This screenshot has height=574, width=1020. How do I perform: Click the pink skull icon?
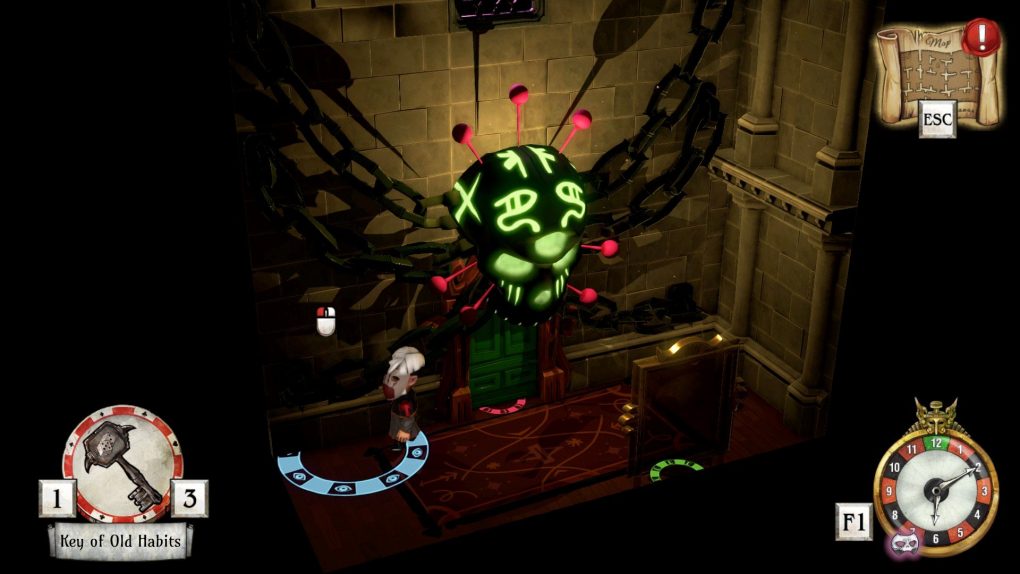coord(905,541)
